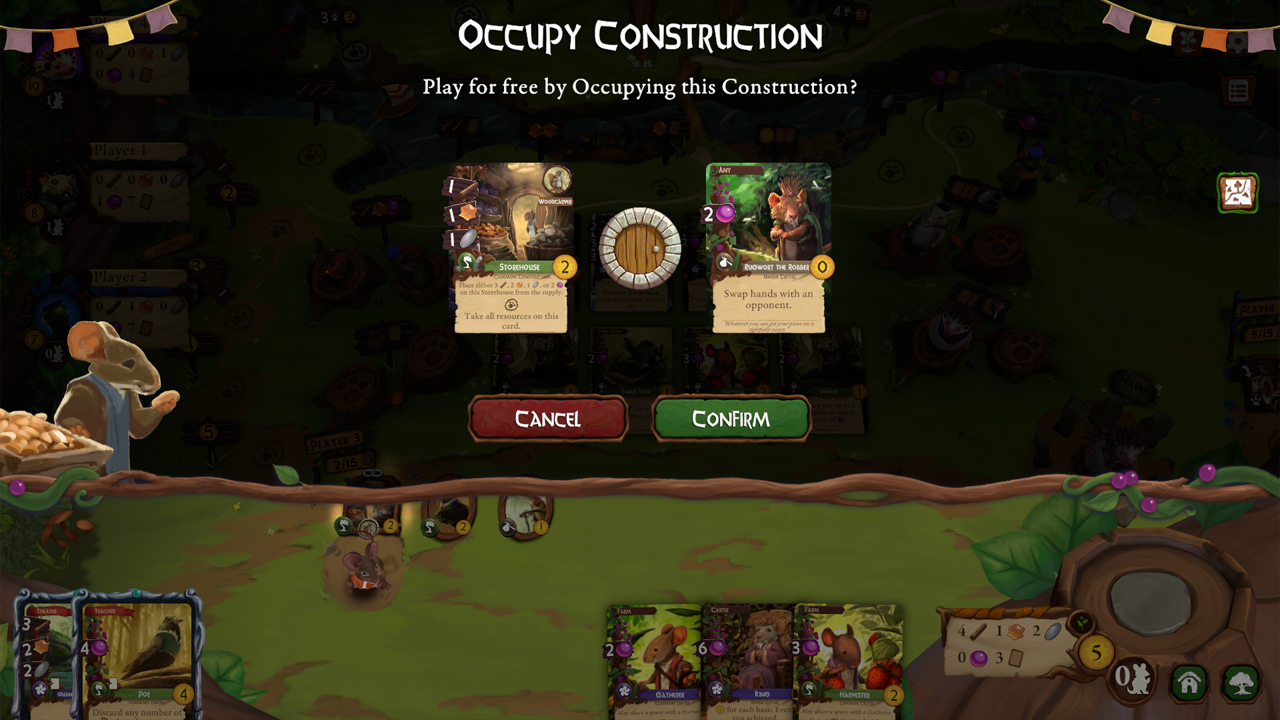Click the seedling season icon
1280x720 pixels.
(x=1081, y=622)
